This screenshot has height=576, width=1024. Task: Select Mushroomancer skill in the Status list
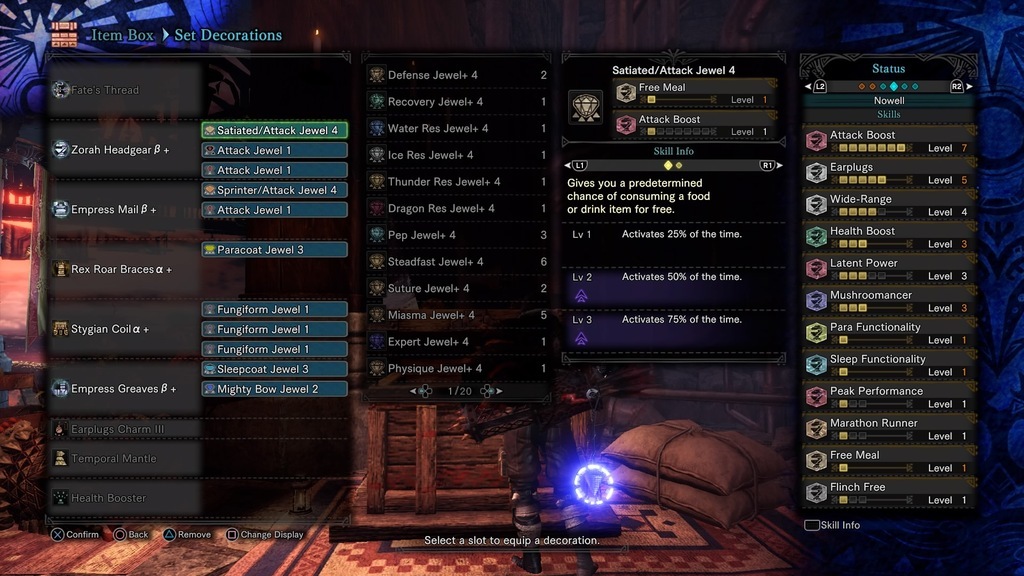(888, 301)
